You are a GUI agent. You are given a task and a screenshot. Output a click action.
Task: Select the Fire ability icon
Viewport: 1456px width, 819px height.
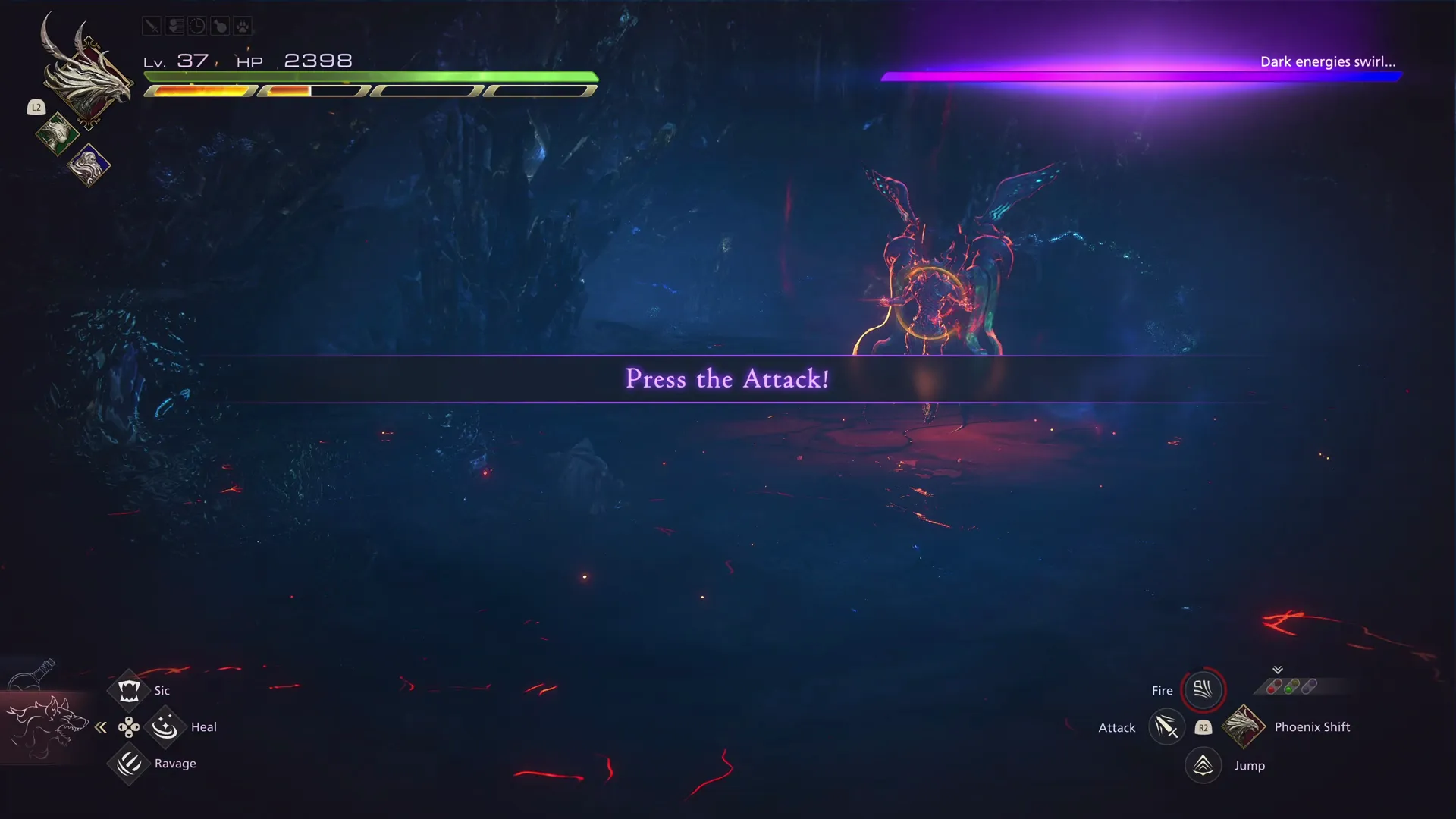click(x=1203, y=689)
